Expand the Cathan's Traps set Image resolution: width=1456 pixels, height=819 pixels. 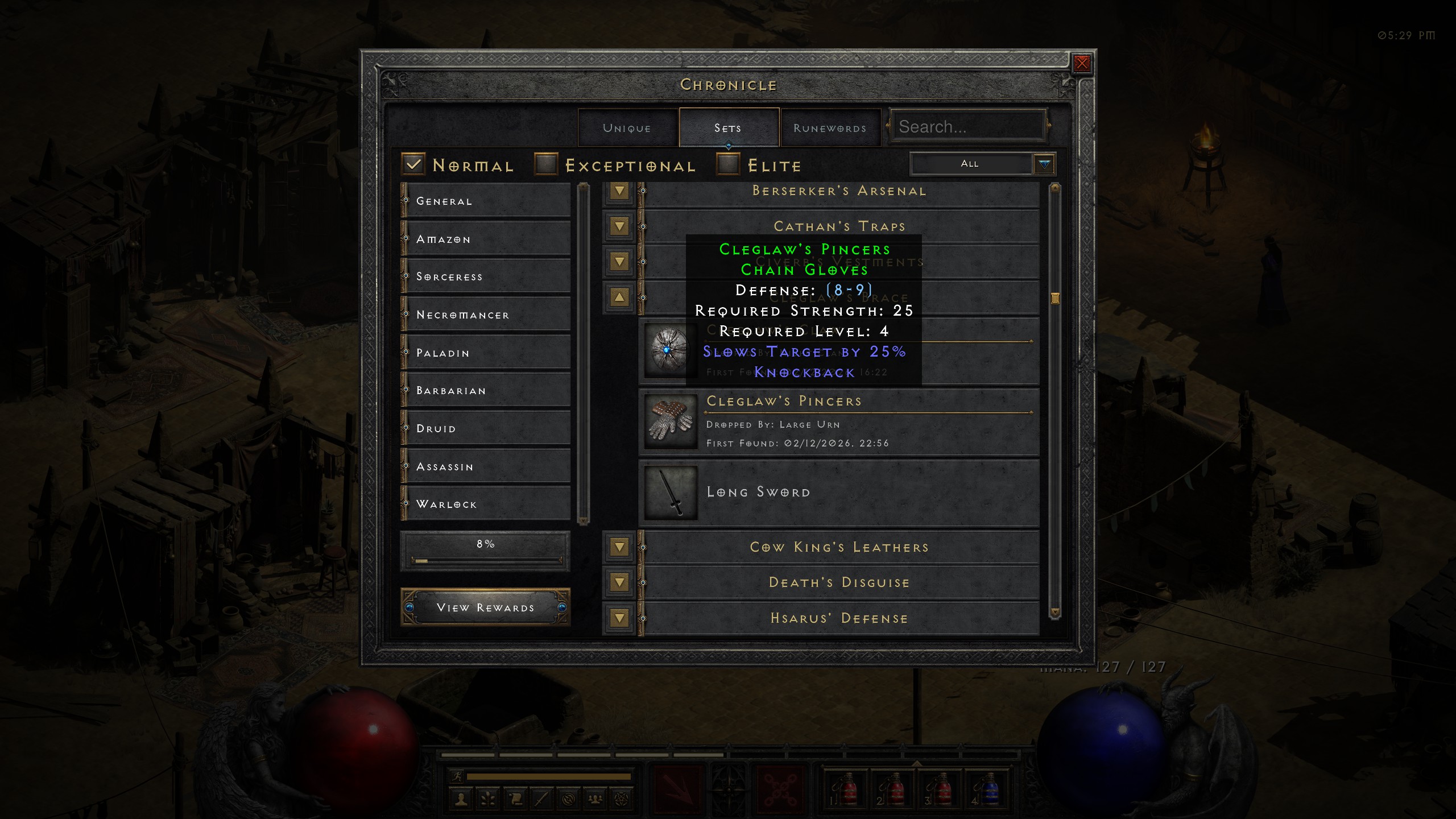click(x=619, y=226)
